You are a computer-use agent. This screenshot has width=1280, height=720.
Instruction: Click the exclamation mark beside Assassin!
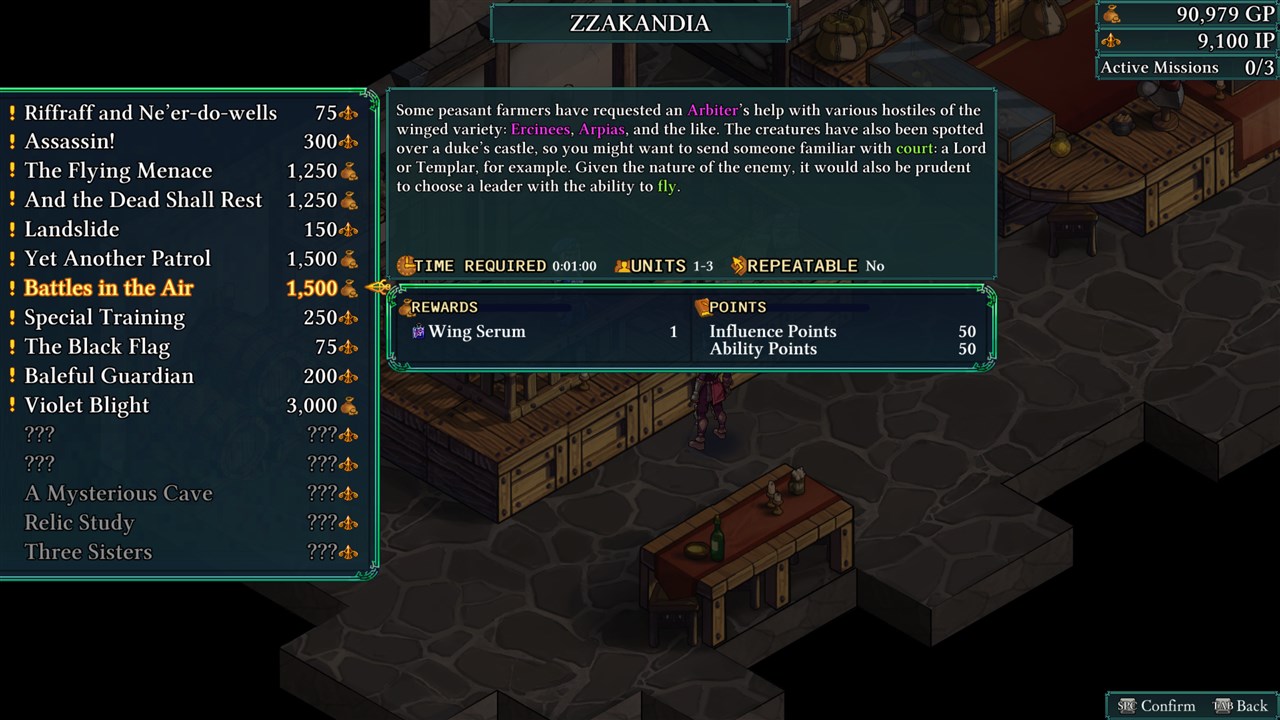click(x=14, y=141)
